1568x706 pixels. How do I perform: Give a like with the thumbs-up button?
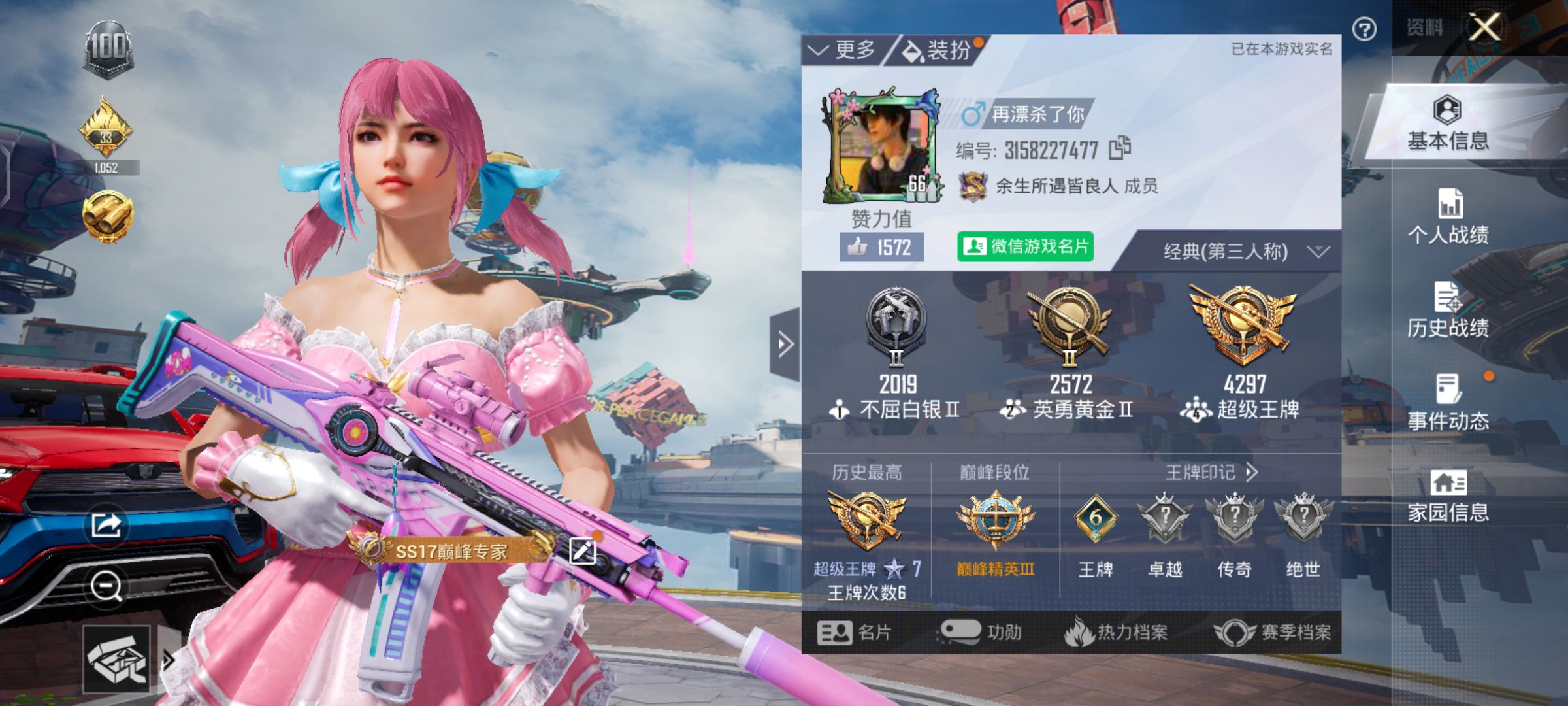coord(881,248)
